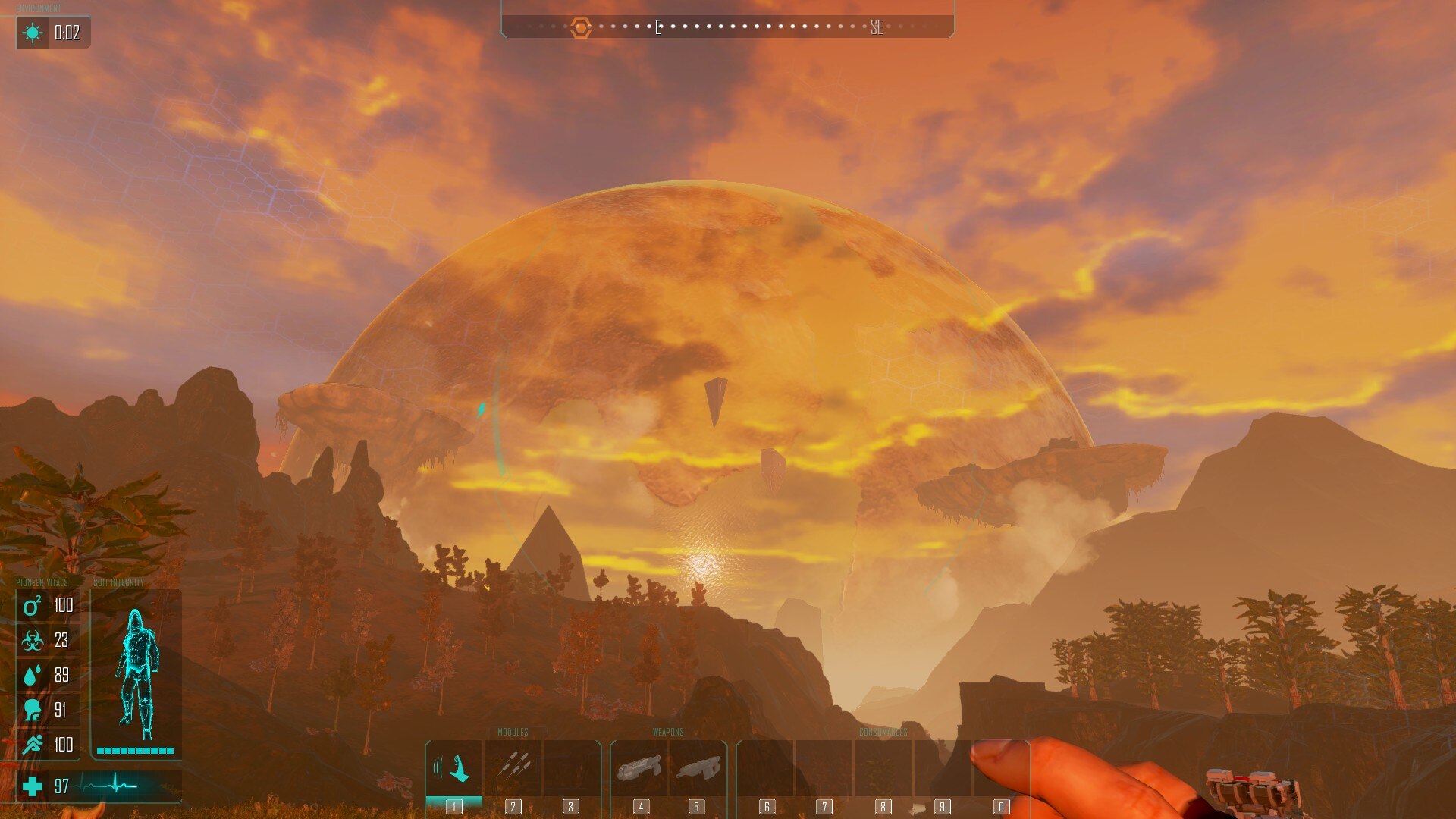Equip the rifle in weapon slot 5

coord(698,768)
